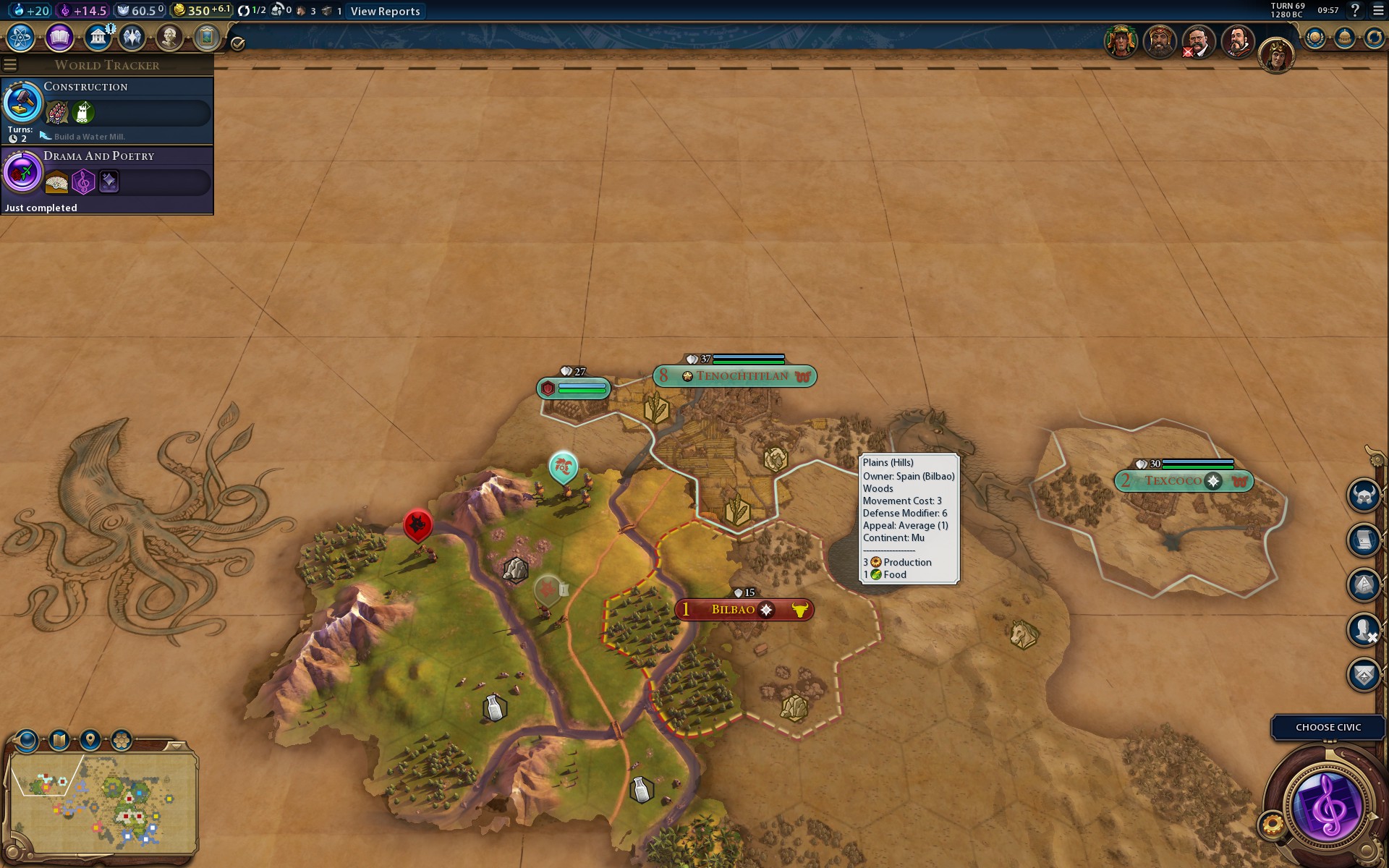Open the minimap lenses folded-map button
Screen dimensions: 1389x868
(59, 740)
